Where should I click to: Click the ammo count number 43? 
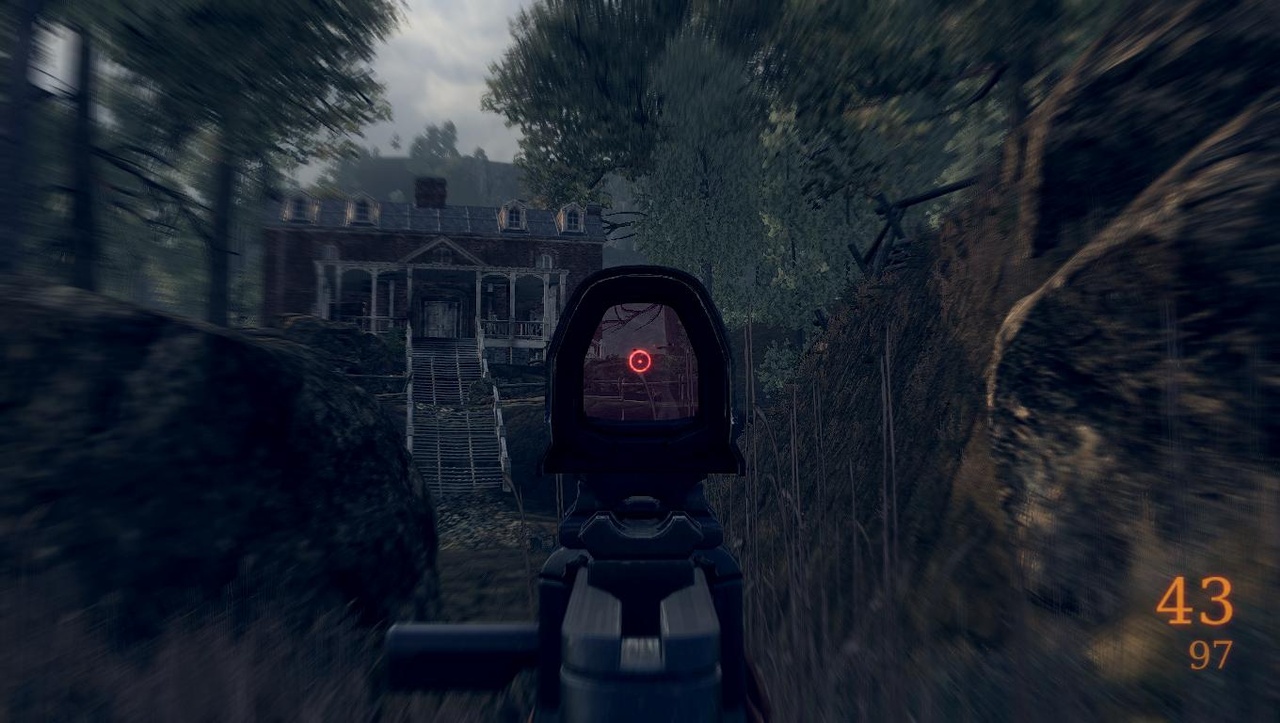[1196, 601]
